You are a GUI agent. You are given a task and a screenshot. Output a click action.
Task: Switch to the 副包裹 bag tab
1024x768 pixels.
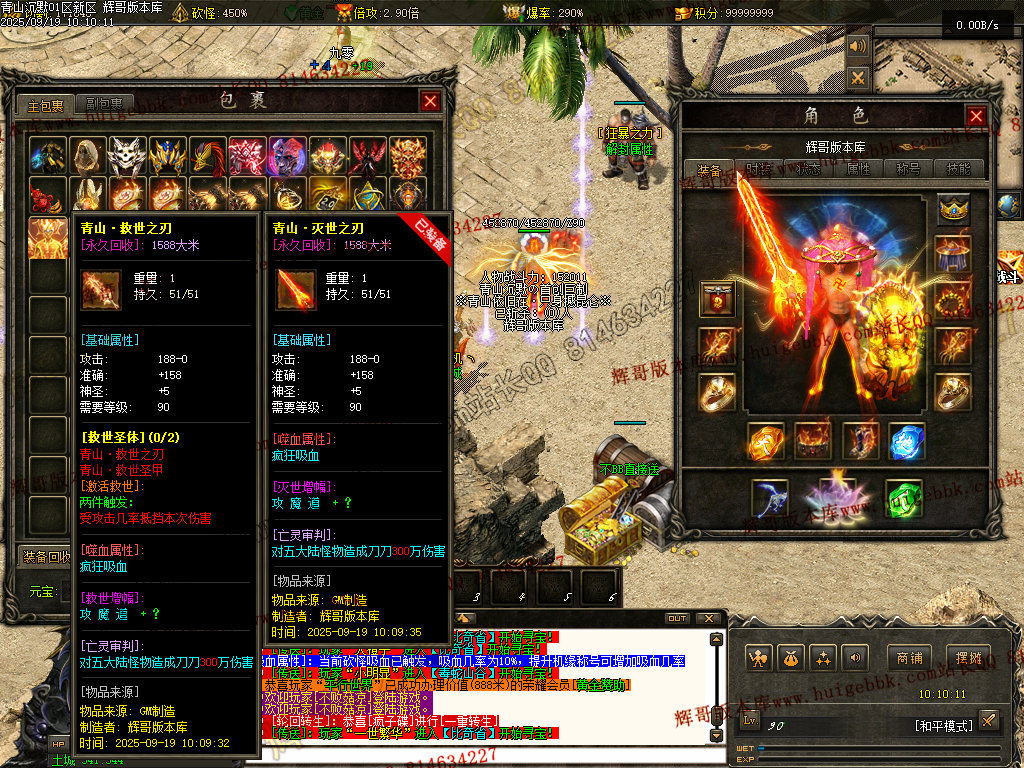click(x=104, y=104)
